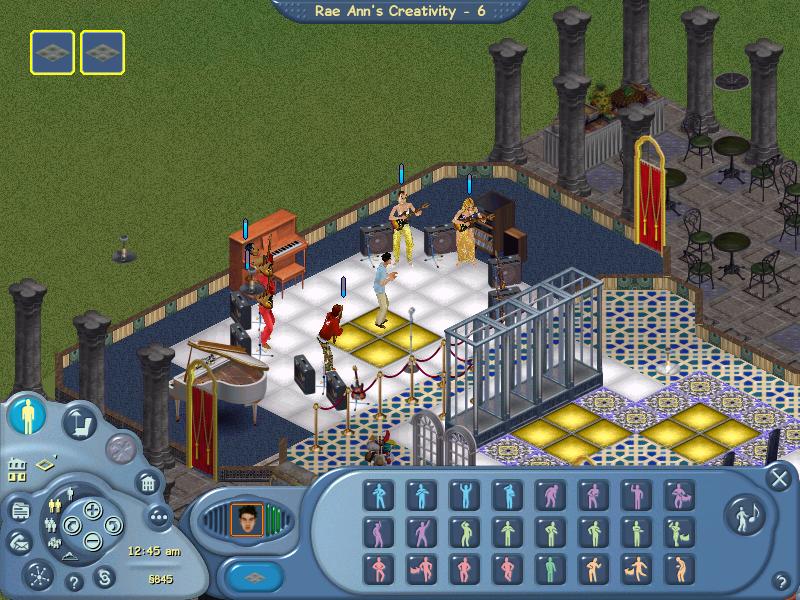Viewport: 800px width, 600px height.
Task: Open the neighborhood network button
Action: click(x=40, y=576)
